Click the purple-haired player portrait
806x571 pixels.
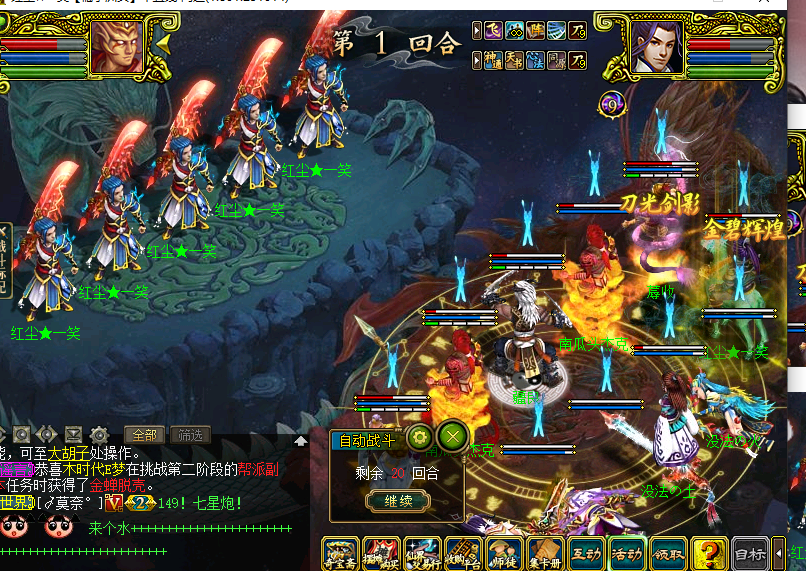point(654,46)
